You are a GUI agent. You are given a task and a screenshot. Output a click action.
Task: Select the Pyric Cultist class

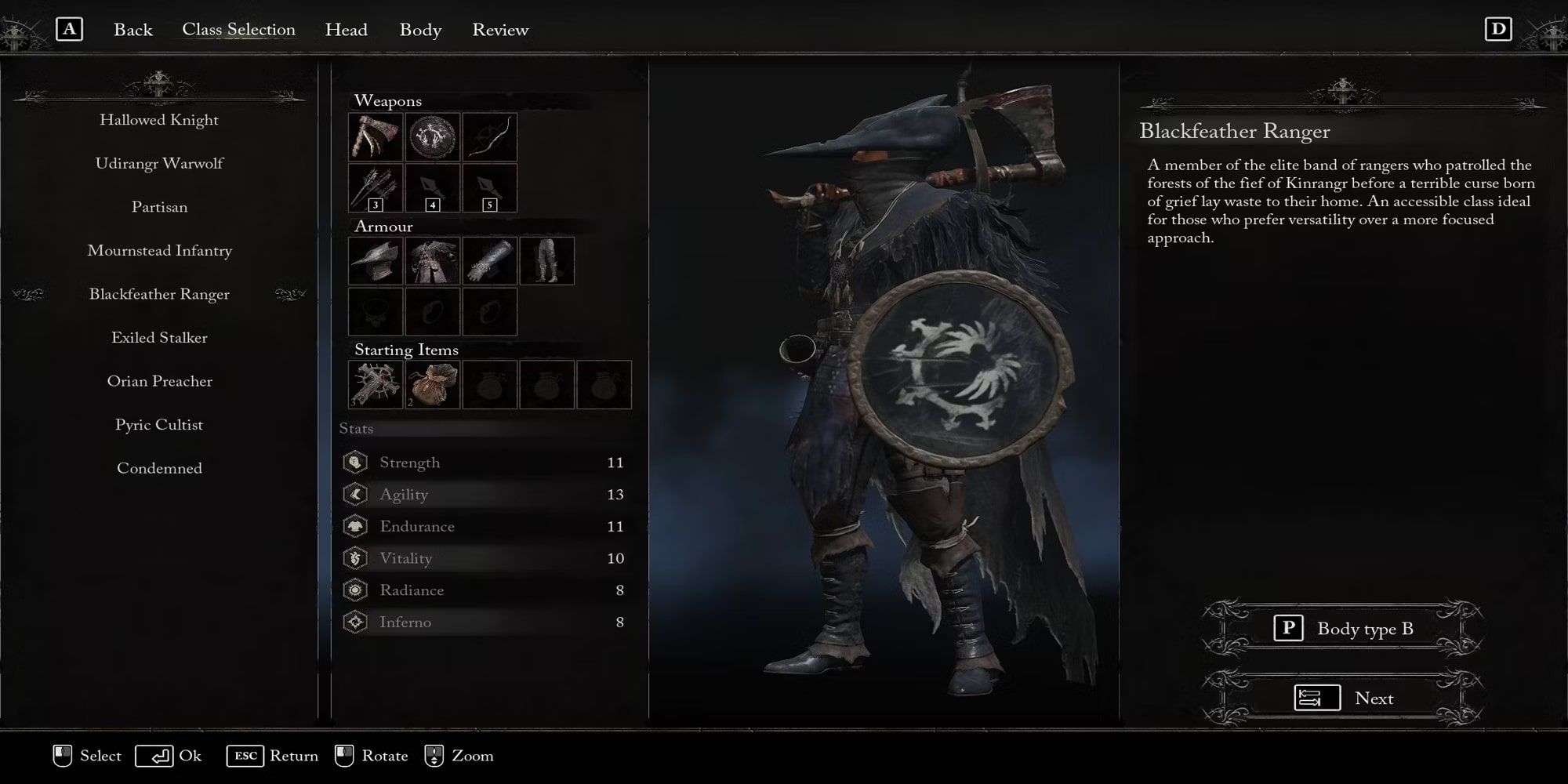(158, 424)
